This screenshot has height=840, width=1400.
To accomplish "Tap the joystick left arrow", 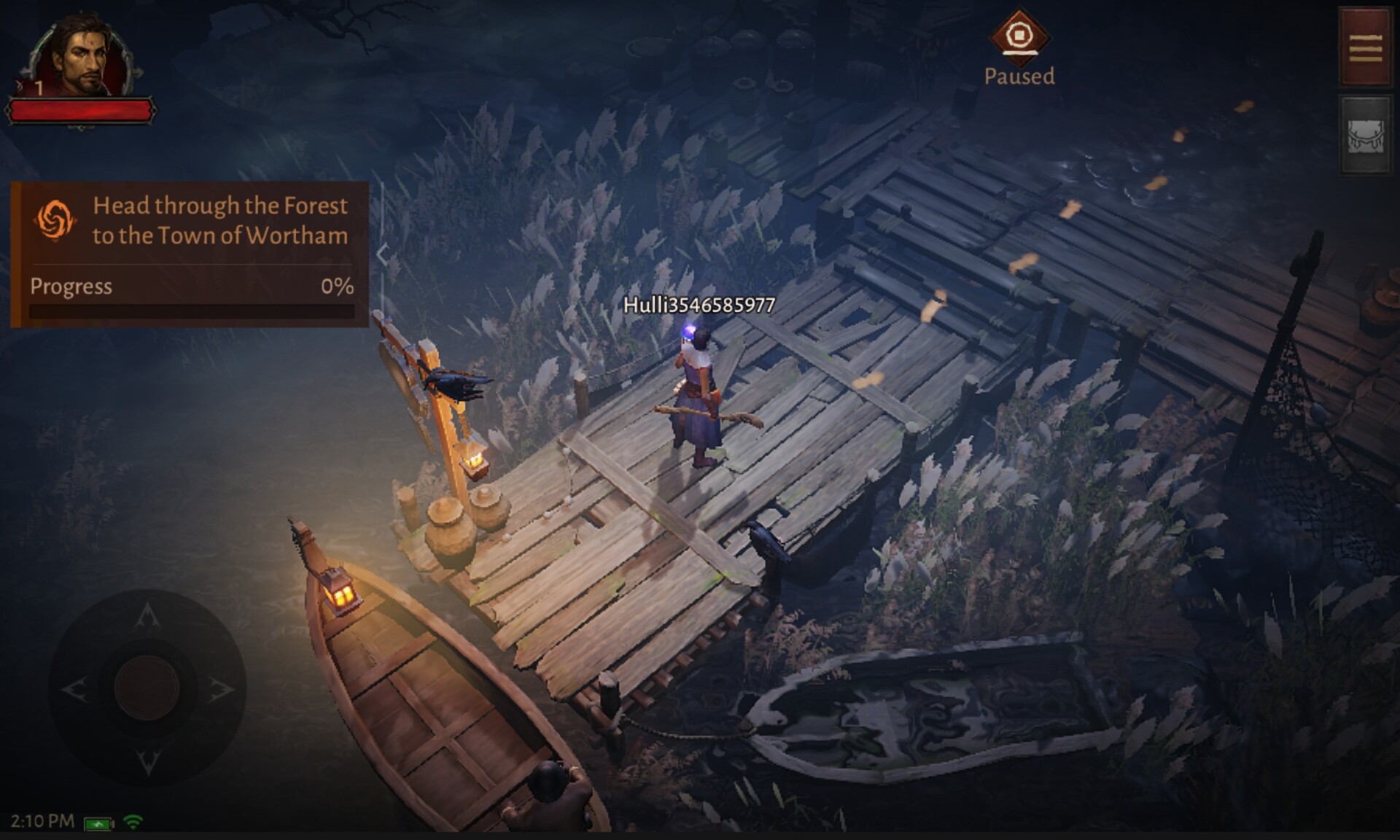I will click(x=74, y=688).
